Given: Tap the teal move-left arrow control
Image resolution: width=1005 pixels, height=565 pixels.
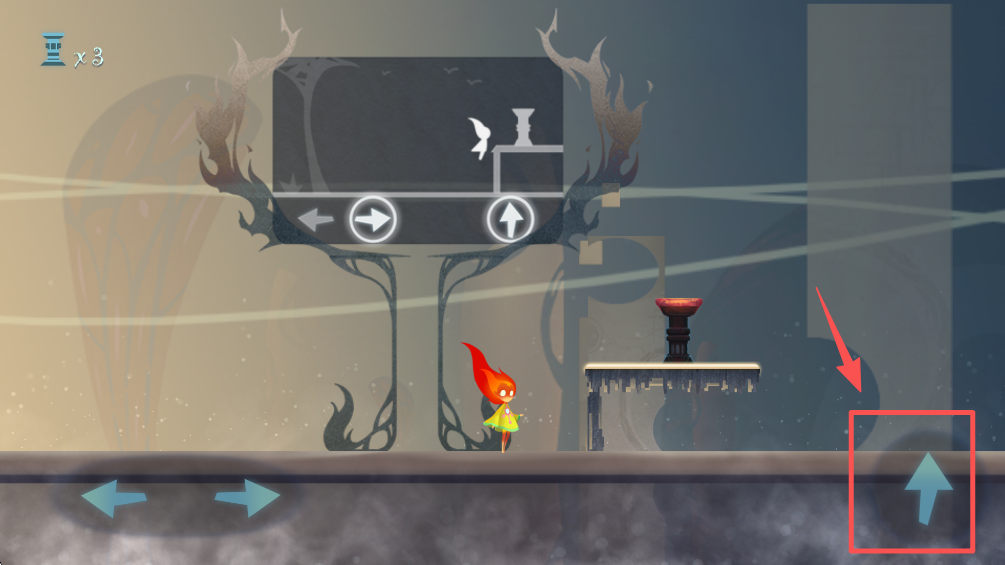Looking at the screenshot, I should coord(113,497).
